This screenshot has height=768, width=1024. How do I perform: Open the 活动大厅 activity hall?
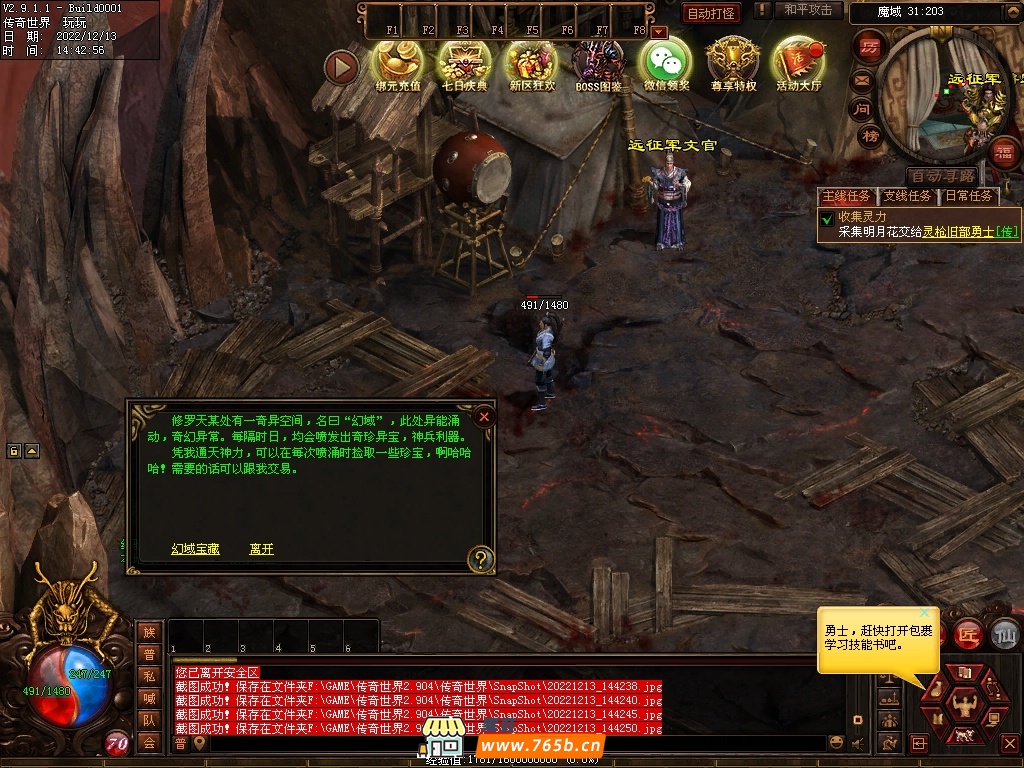point(798,64)
